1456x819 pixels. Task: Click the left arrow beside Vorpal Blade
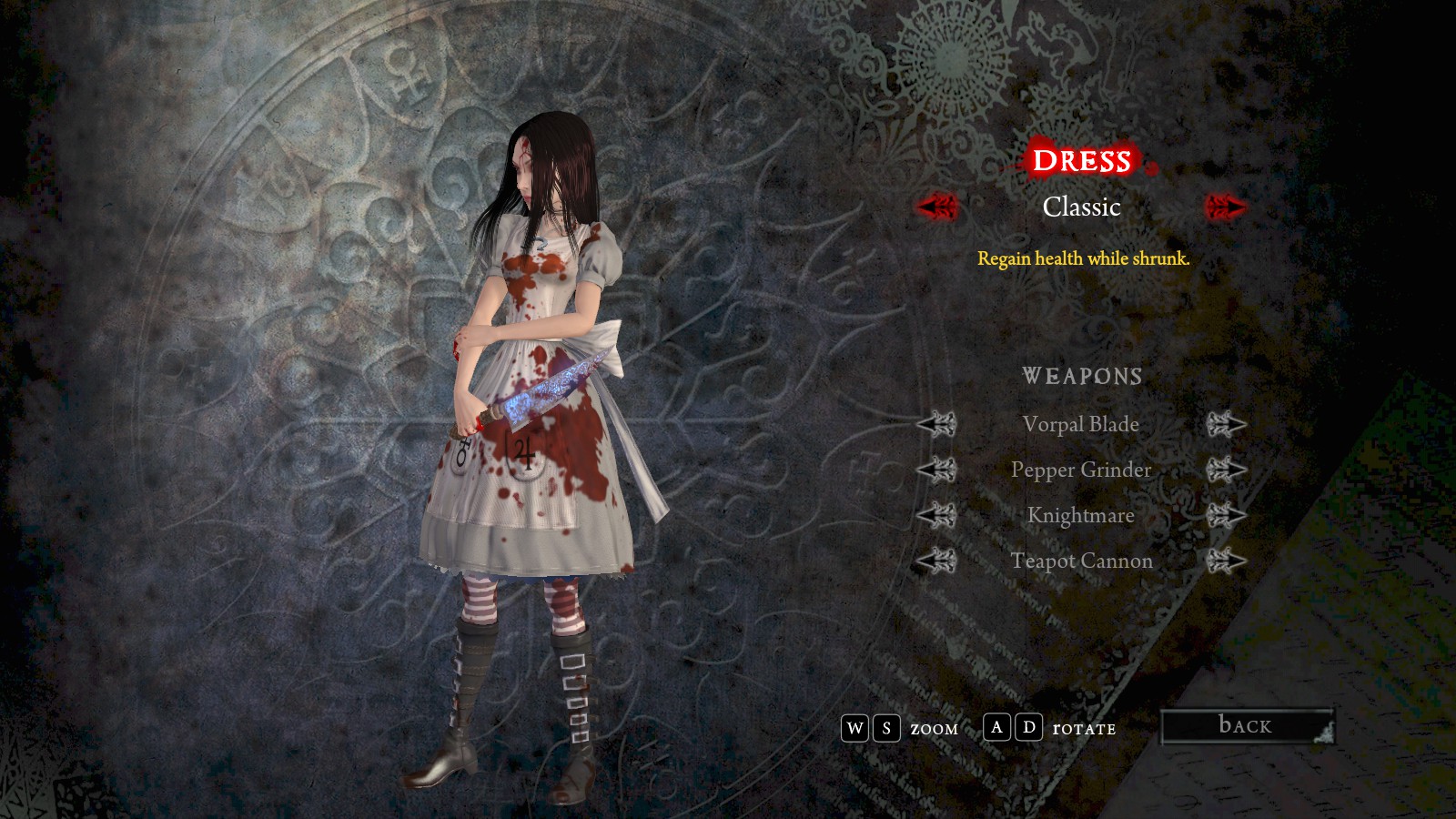(936, 424)
